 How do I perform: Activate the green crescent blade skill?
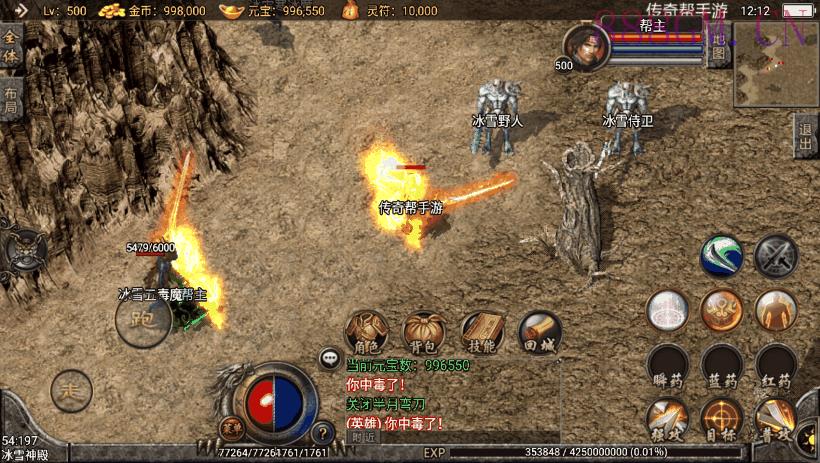click(x=721, y=255)
